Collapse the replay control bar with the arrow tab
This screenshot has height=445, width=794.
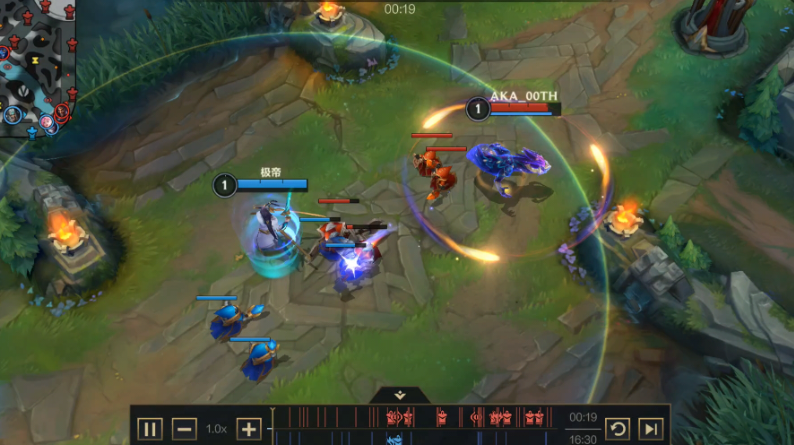tap(398, 396)
